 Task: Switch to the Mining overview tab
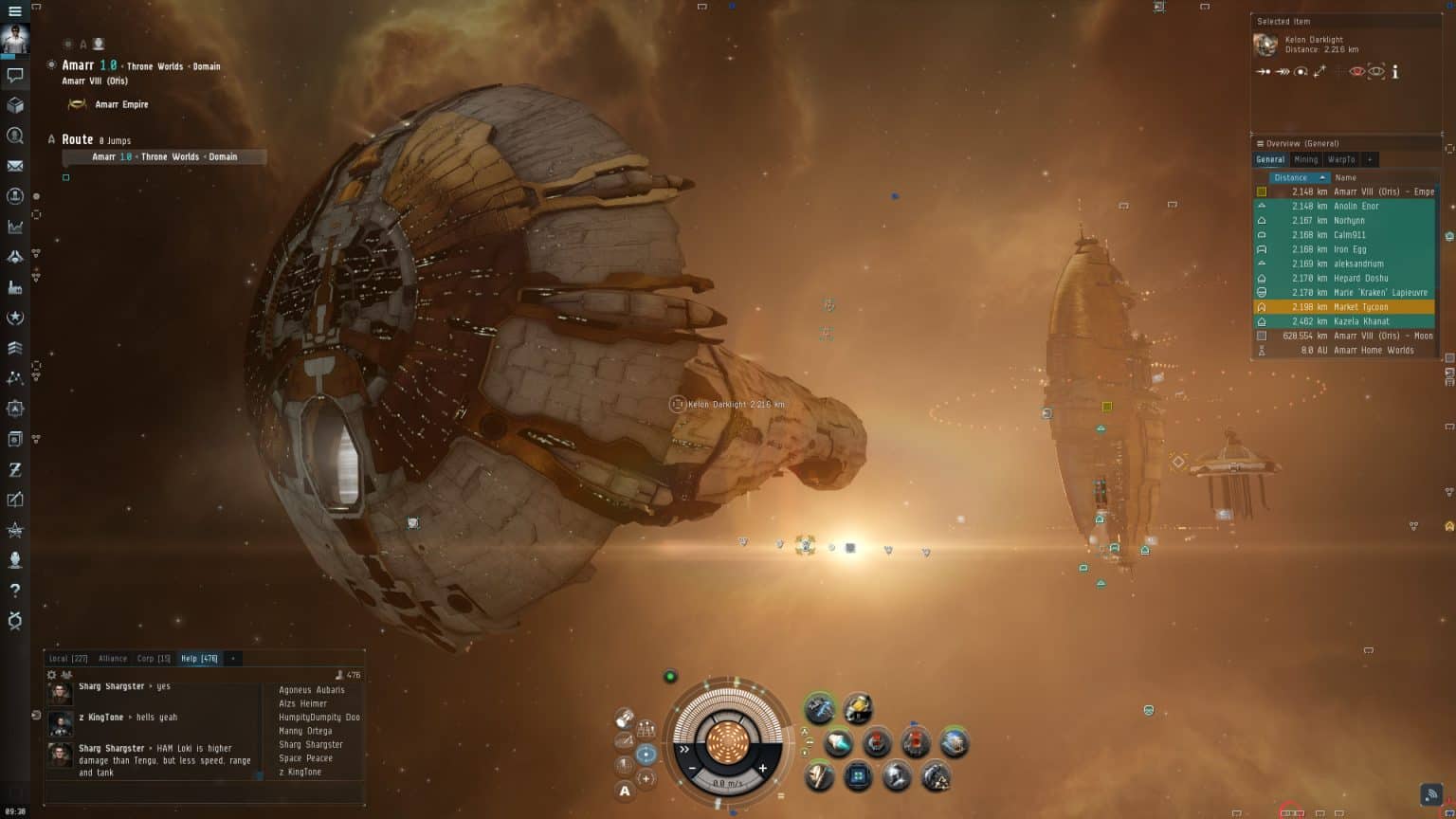(1305, 159)
